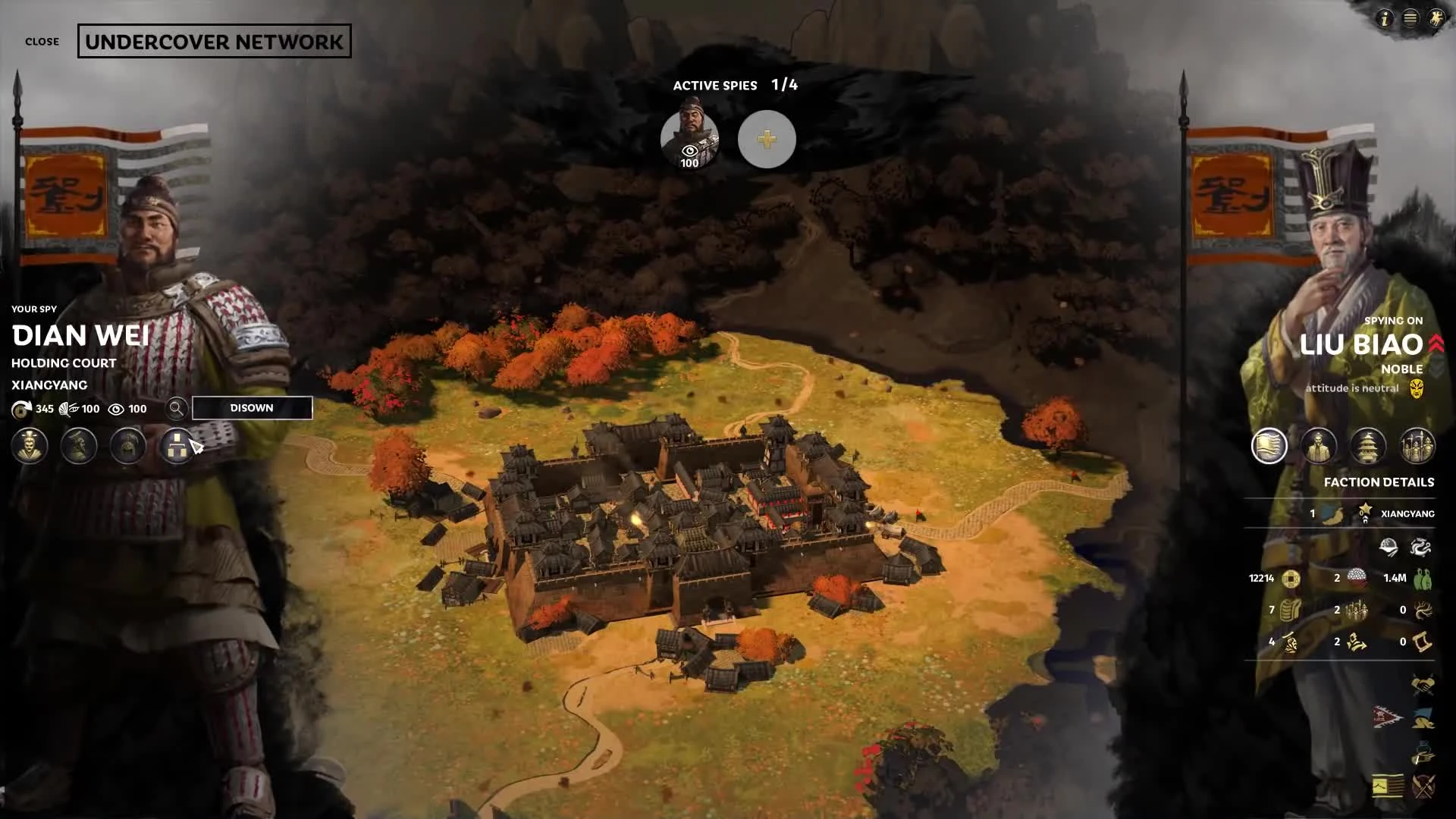Open the faction flag details tab
1456x819 pixels.
click(1268, 446)
